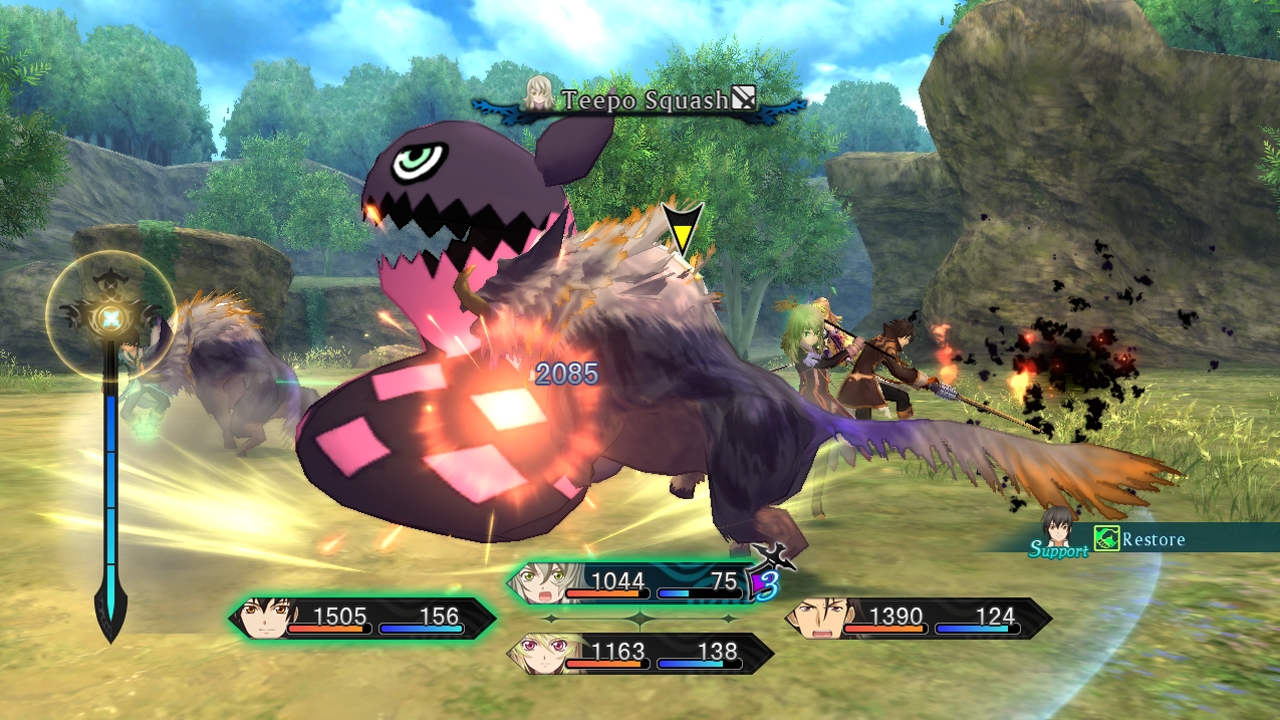Viewport: 1280px width, 720px height.
Task: Select the party panel showing 1505 HP
Action: 364,618
